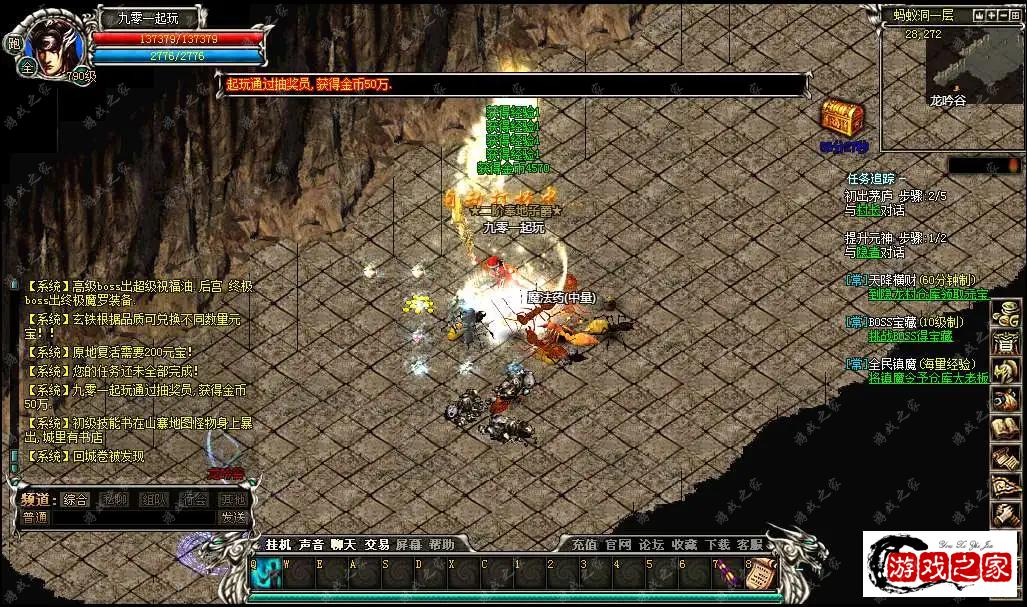Select the 综合 chat channel tab

click(75, 500)
